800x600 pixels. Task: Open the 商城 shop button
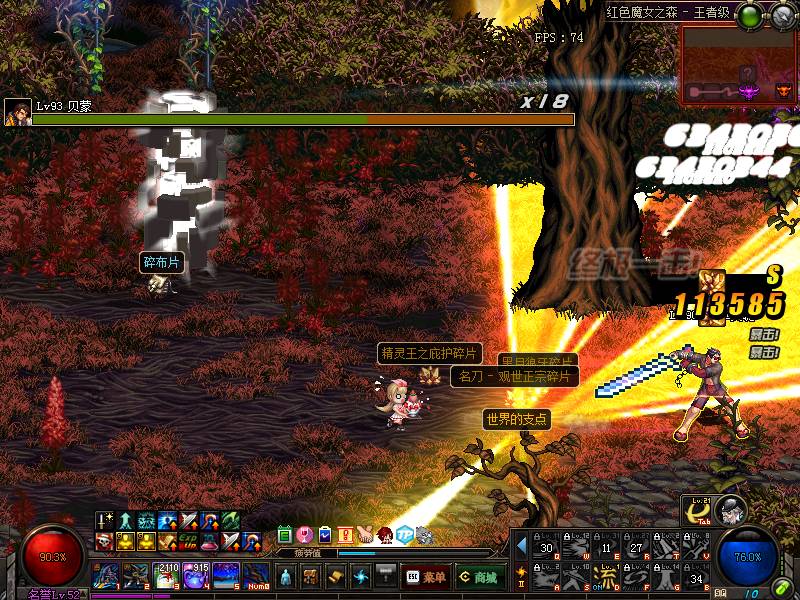point(480,577)
